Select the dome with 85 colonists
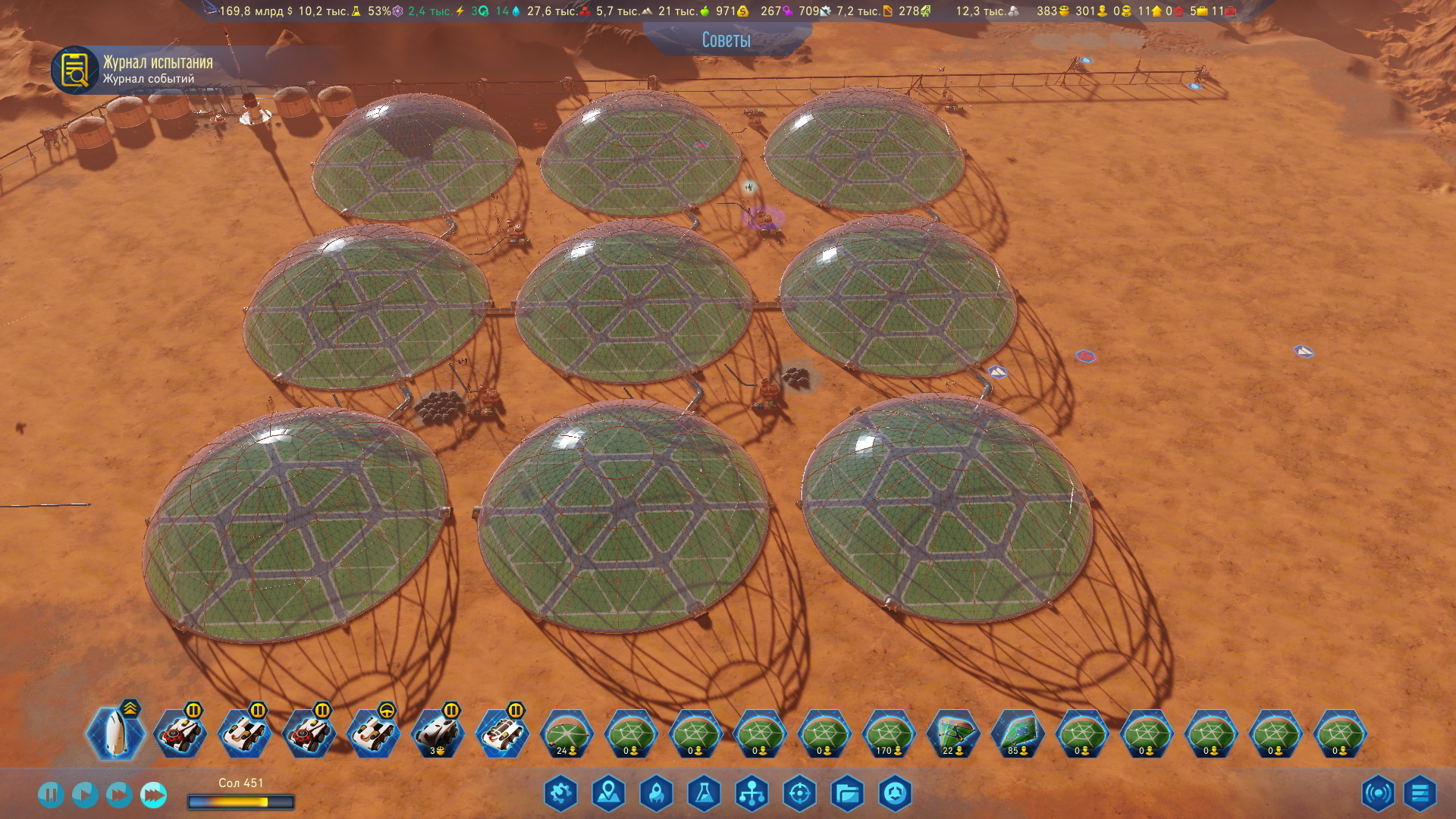1456x819 pixels. (1018, 733)
